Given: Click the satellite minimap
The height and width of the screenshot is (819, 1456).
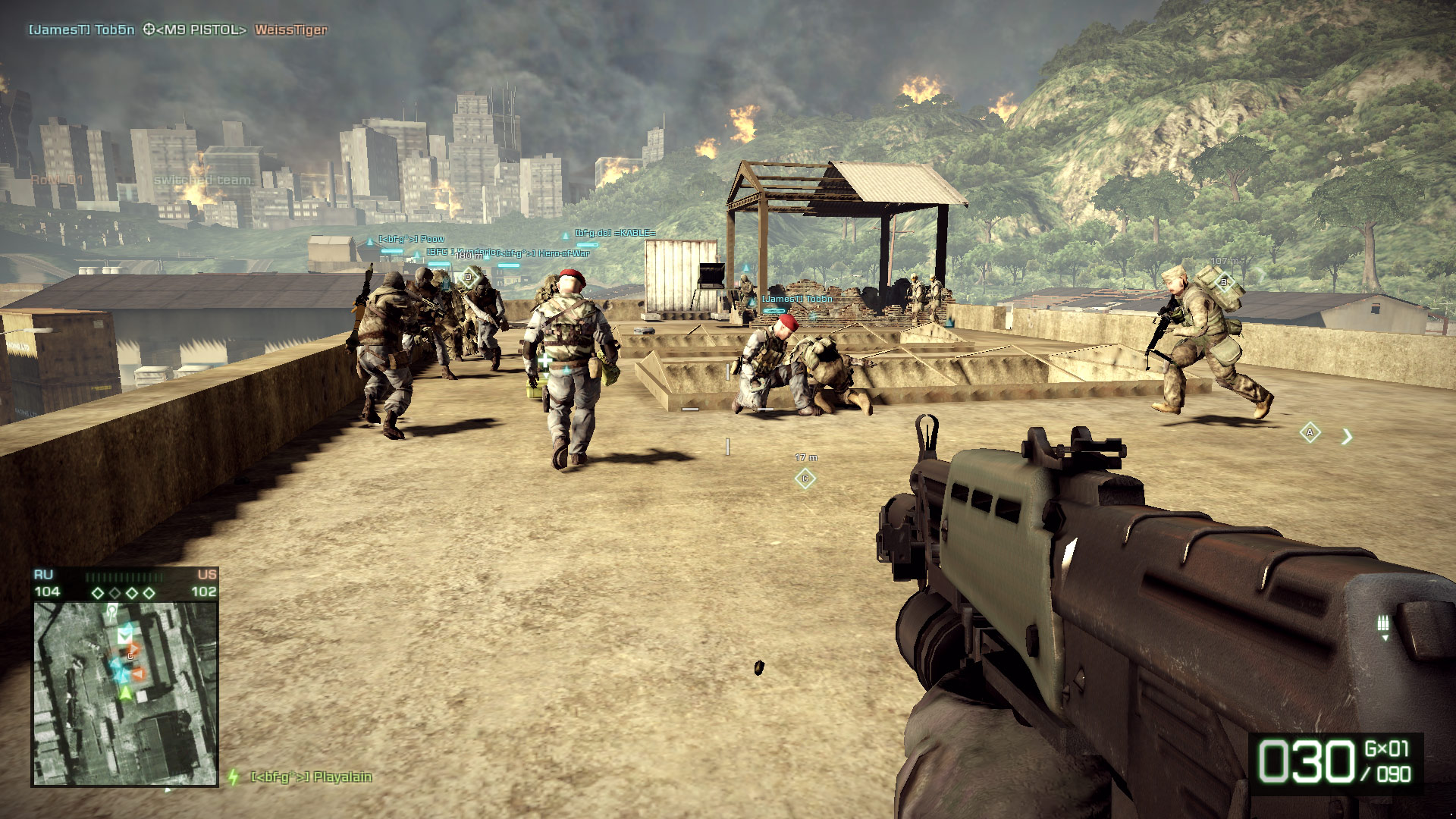Looking at the screenshot, I should (125, 694).
